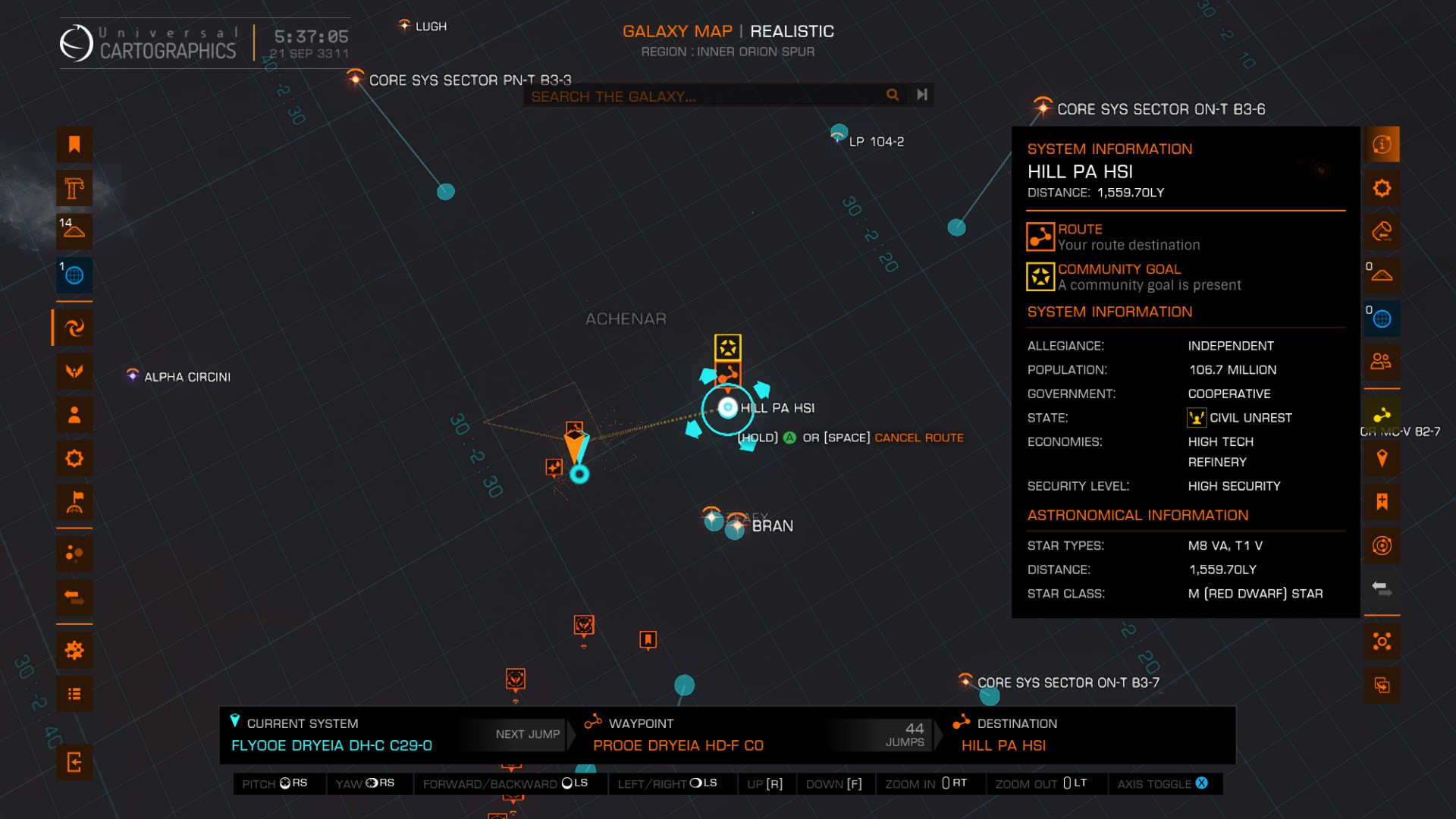Screen dimensions: 1456x819
Task: Show the system information tab
Action: 1382,144
